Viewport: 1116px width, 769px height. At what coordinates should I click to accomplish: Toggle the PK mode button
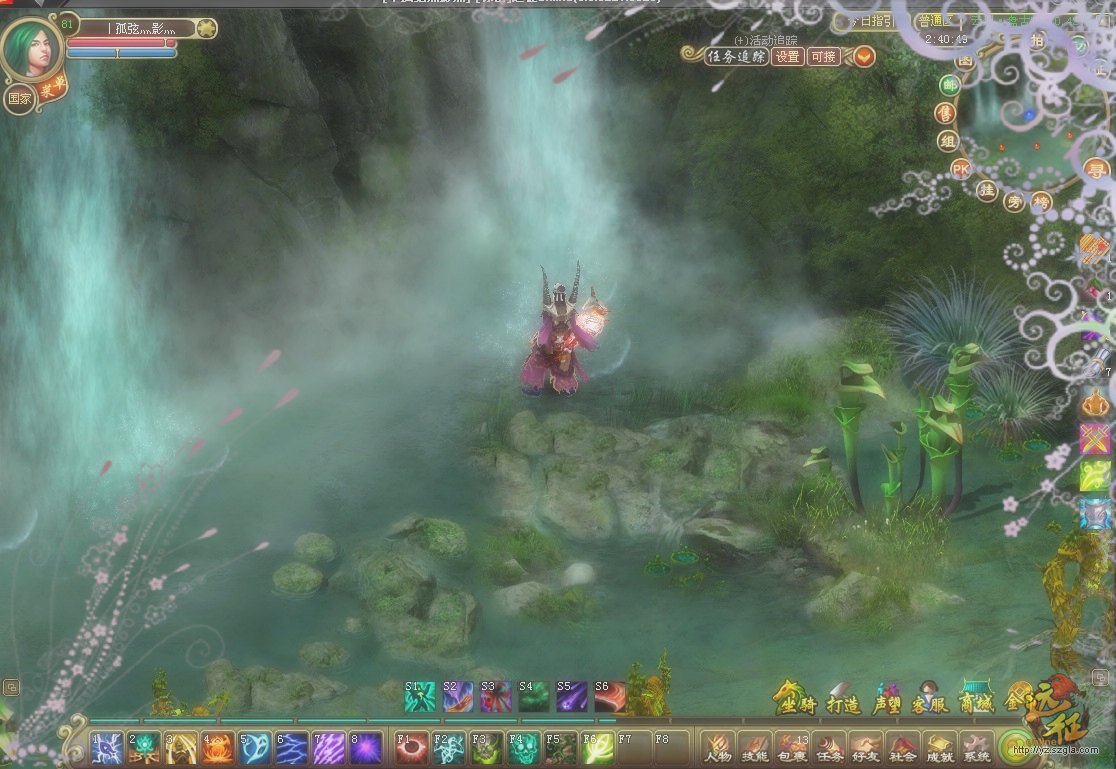tap(961, 168)
